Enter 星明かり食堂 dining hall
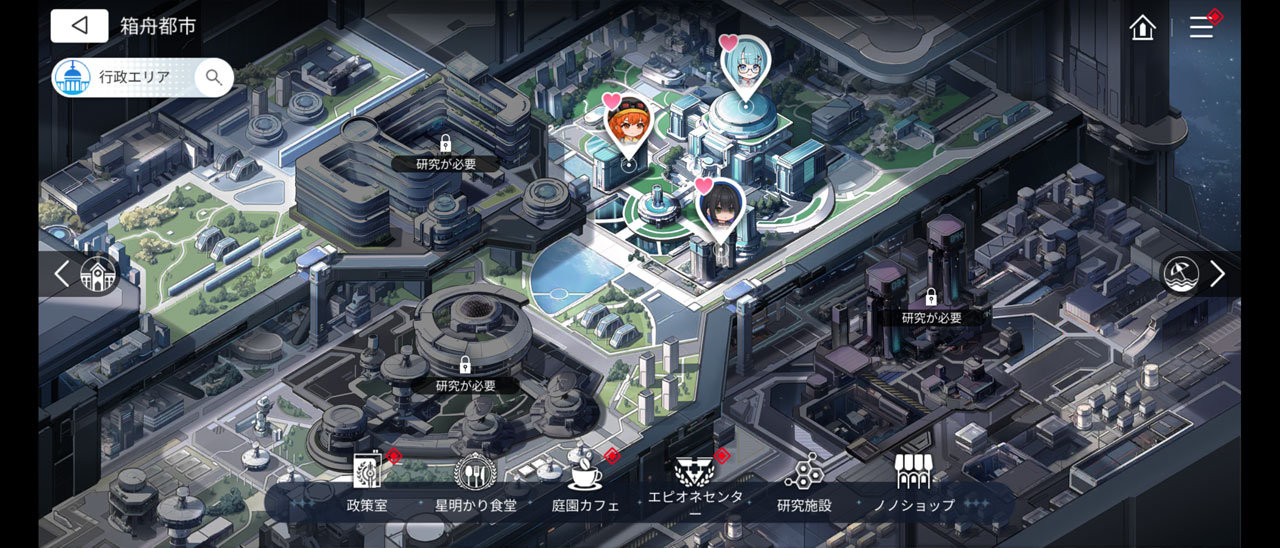Screen dimensions: 1280x548 pos(475,483)
